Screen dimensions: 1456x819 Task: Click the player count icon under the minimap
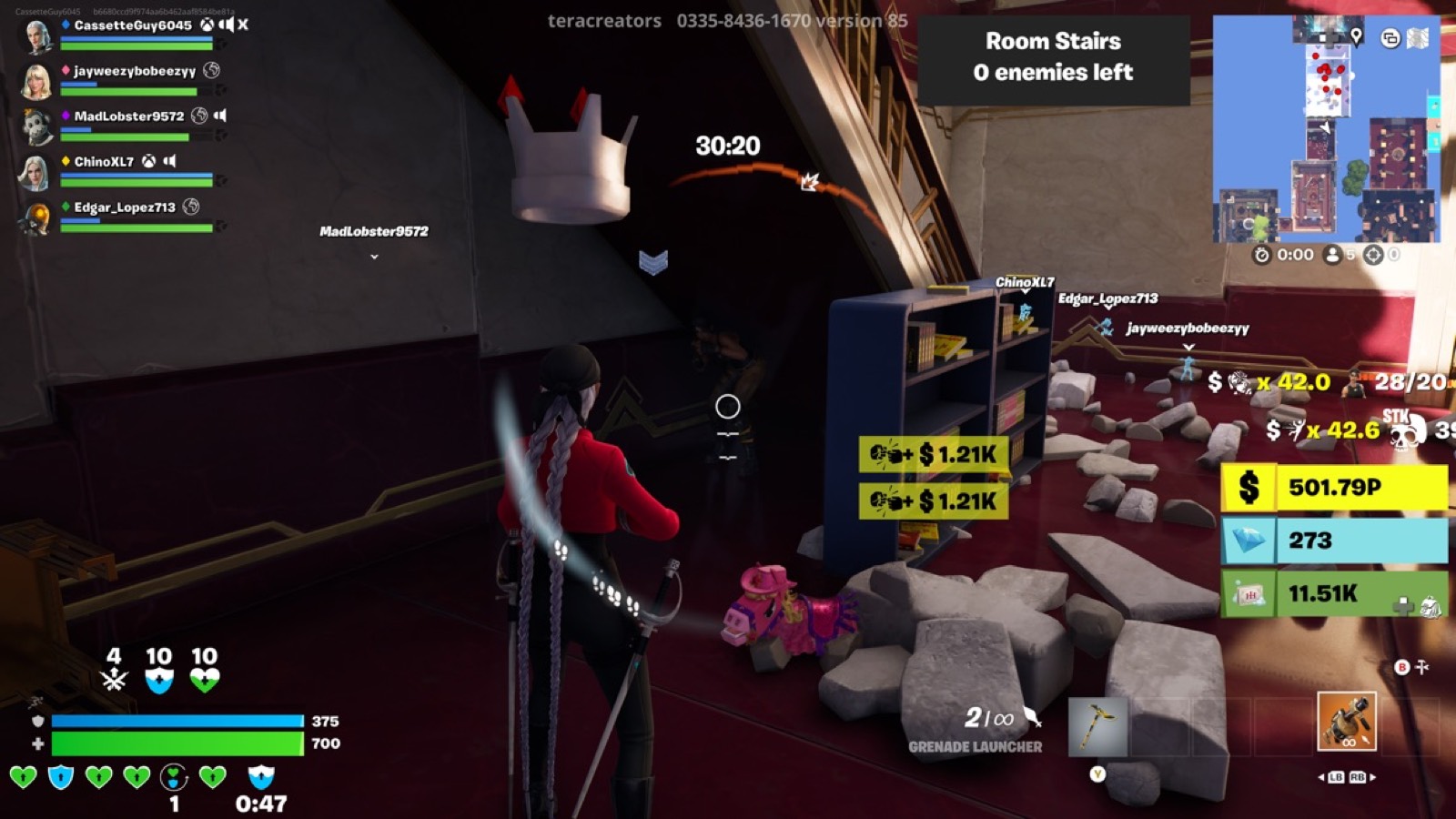point(1332,256)
